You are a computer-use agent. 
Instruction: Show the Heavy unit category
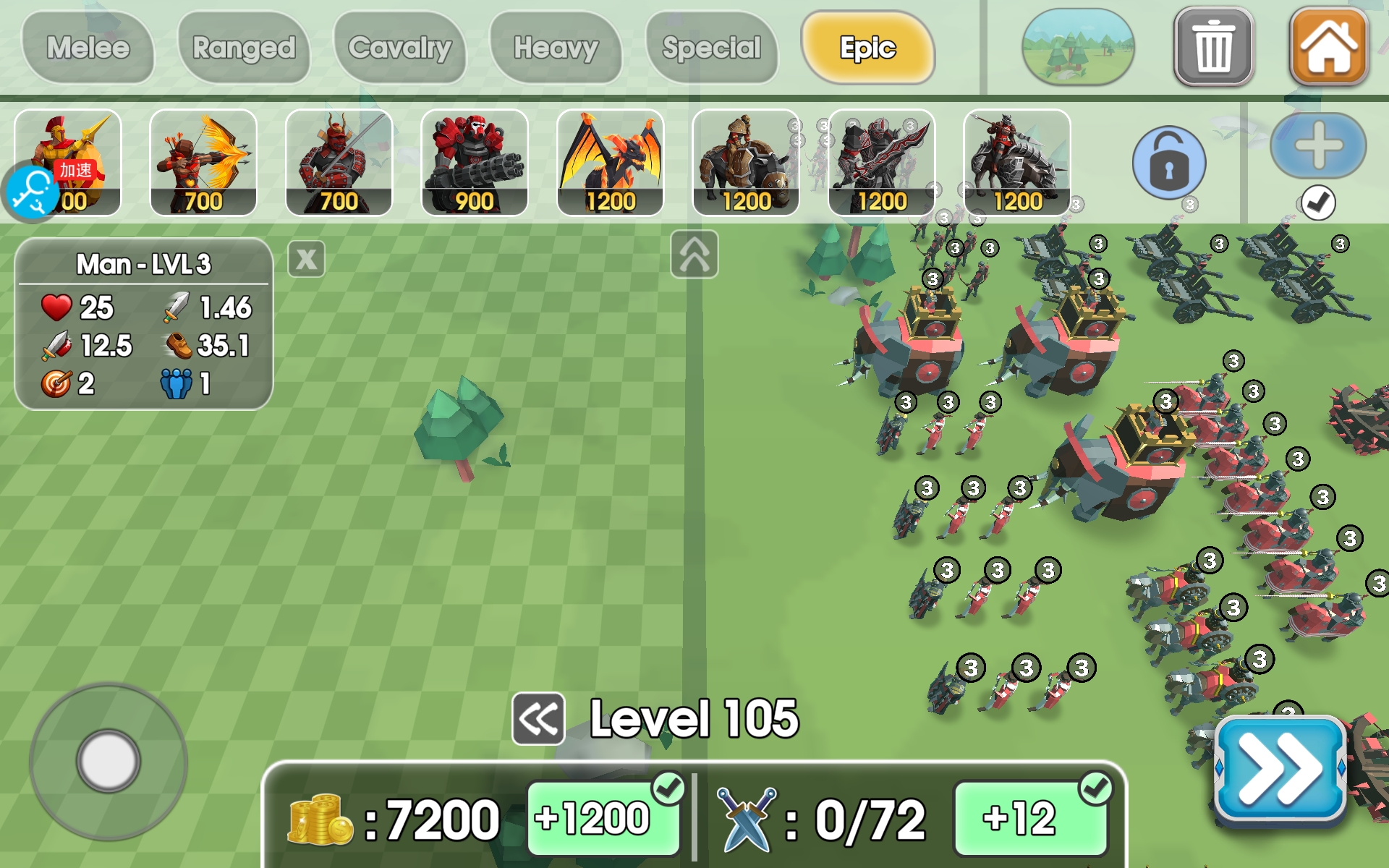(556, 48)
